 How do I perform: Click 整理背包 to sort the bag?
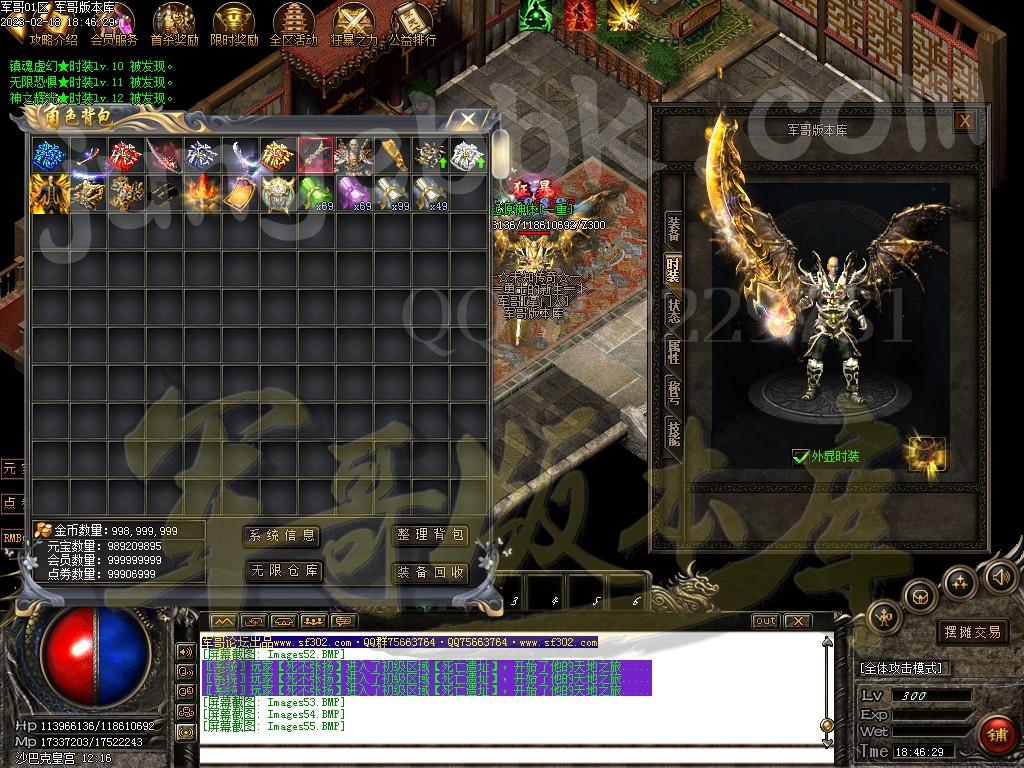tap(430, 536)
